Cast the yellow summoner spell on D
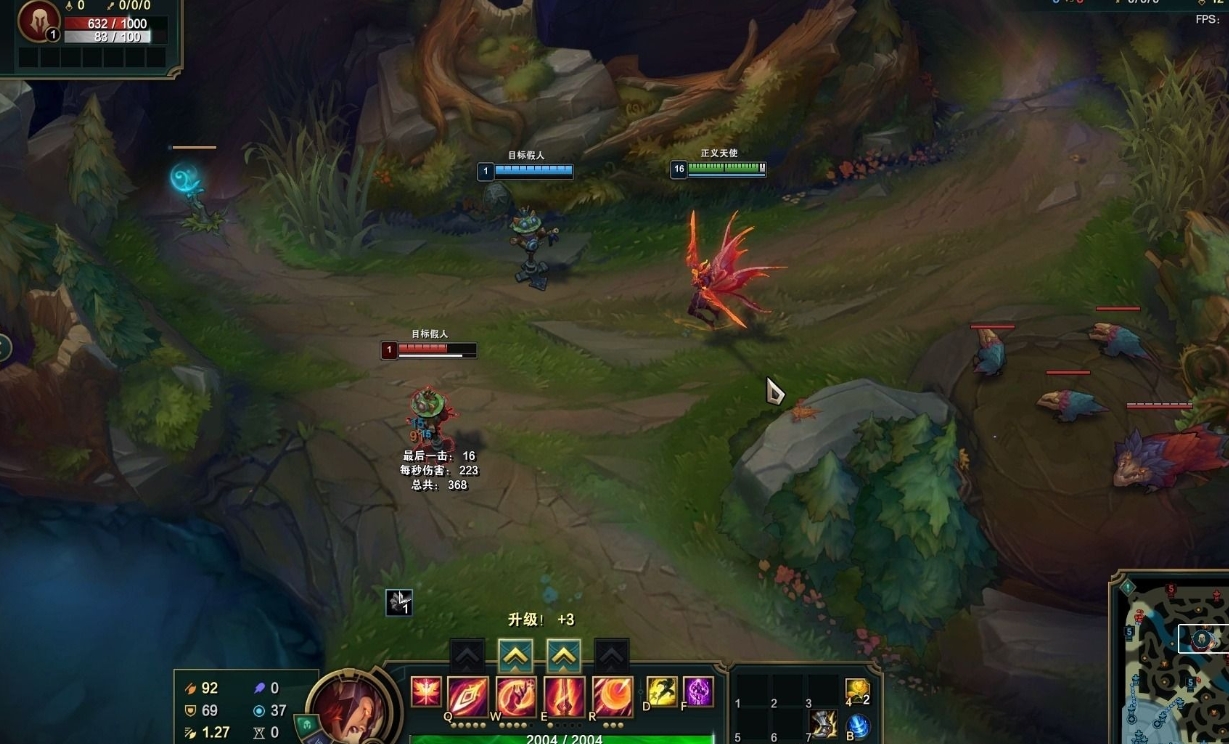1229x744 pixels. (x=662, y=691)
